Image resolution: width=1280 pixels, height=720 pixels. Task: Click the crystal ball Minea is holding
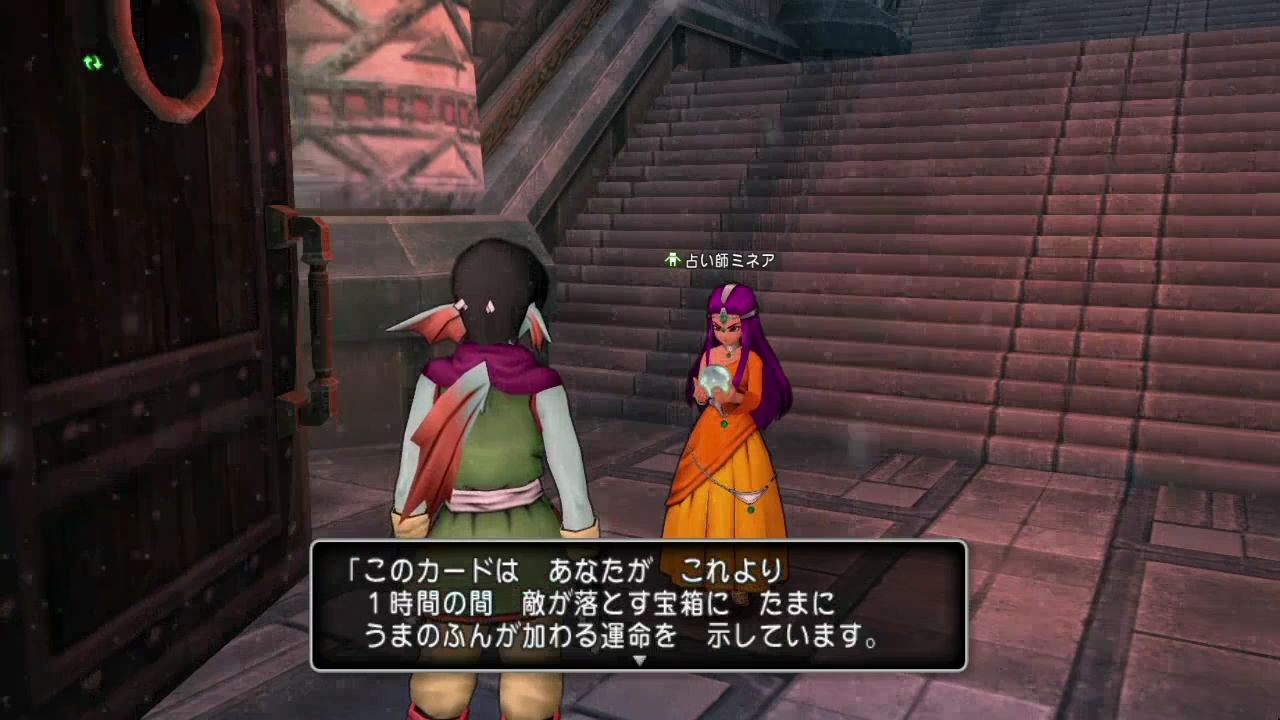[714, 382]
